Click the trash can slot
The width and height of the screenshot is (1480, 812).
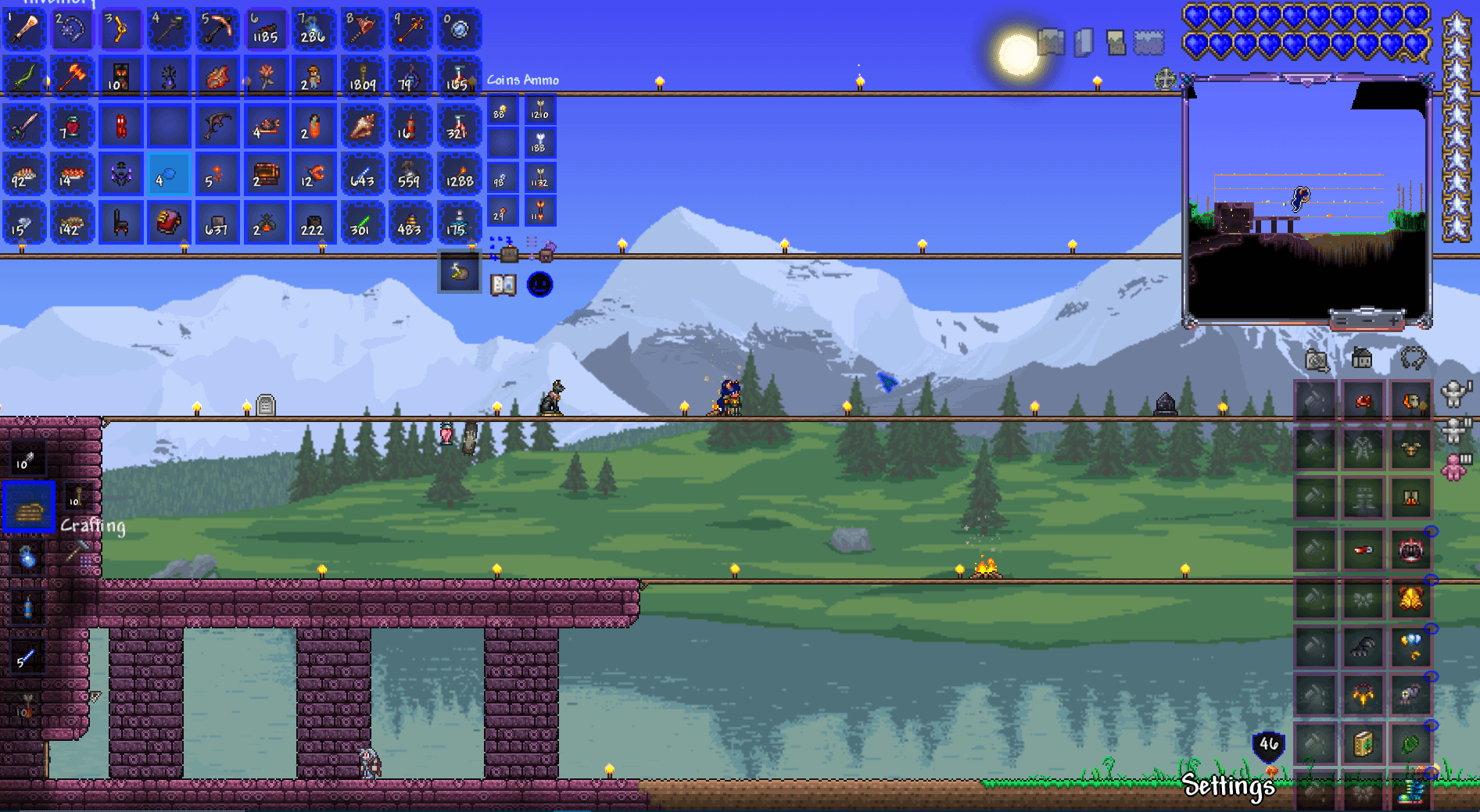point(459,272)
